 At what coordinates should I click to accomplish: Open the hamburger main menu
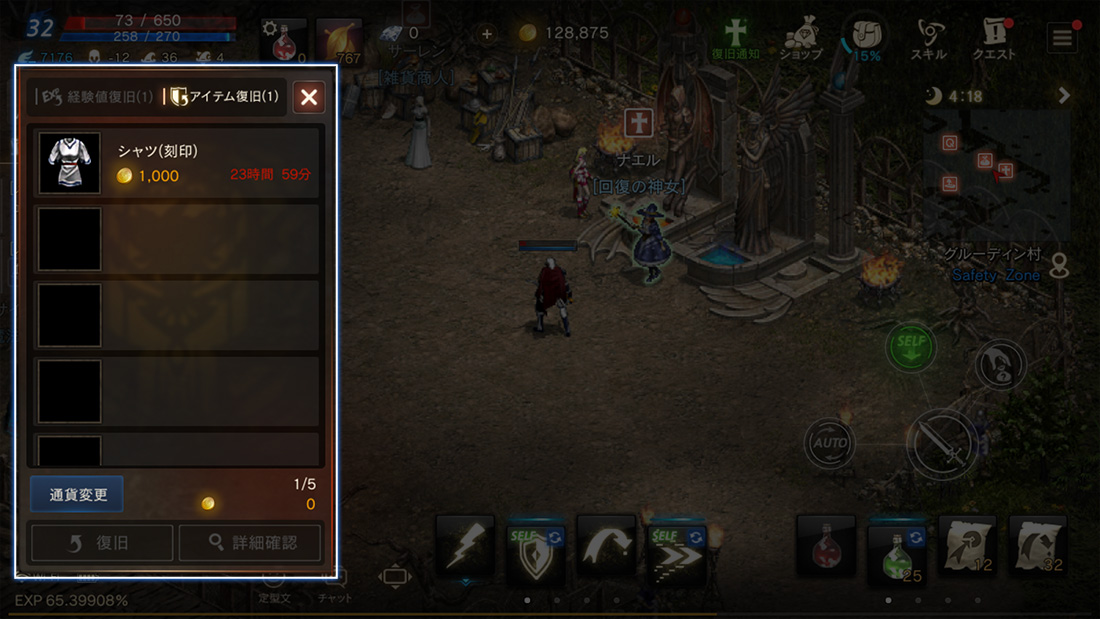[x=1061, y=38]
